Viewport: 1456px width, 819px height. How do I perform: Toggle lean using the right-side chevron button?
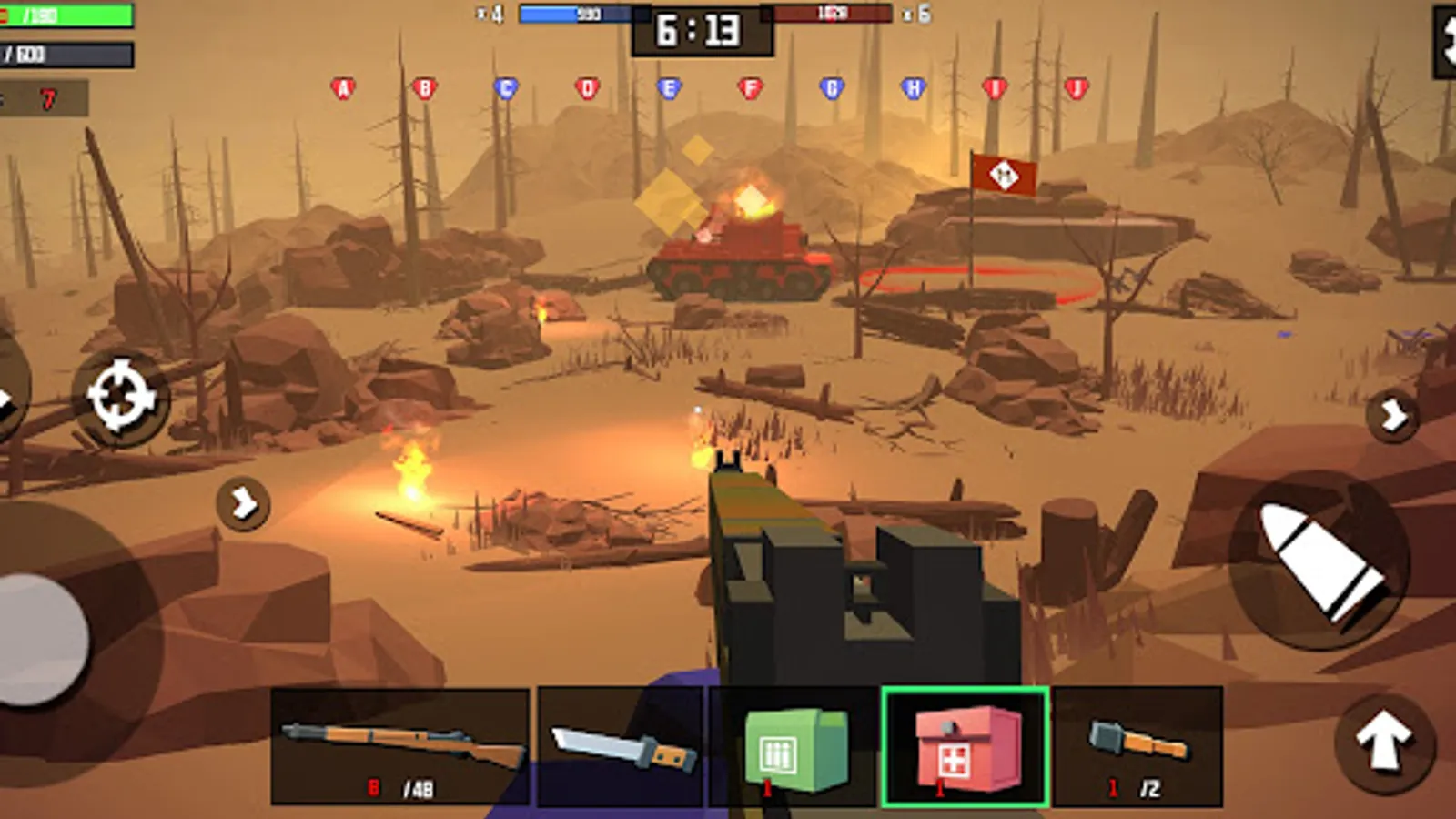pos(1391,416)
